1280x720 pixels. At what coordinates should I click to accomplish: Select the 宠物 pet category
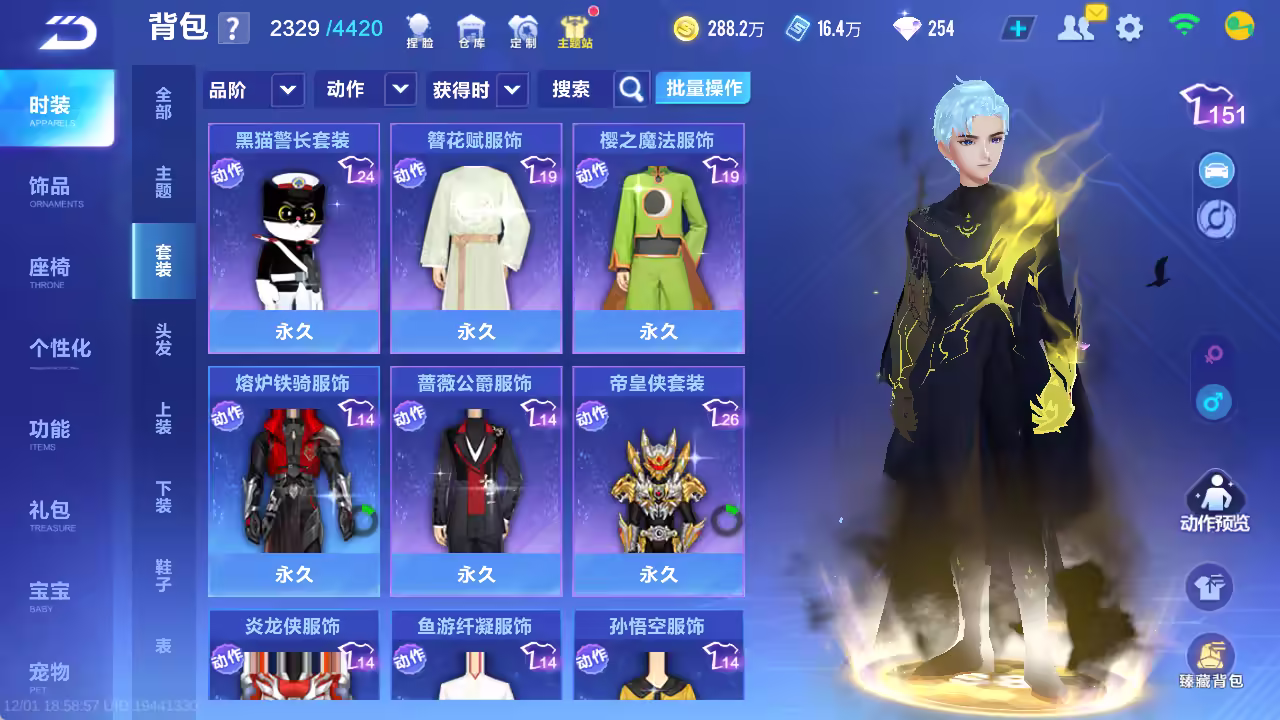(50, 673)
